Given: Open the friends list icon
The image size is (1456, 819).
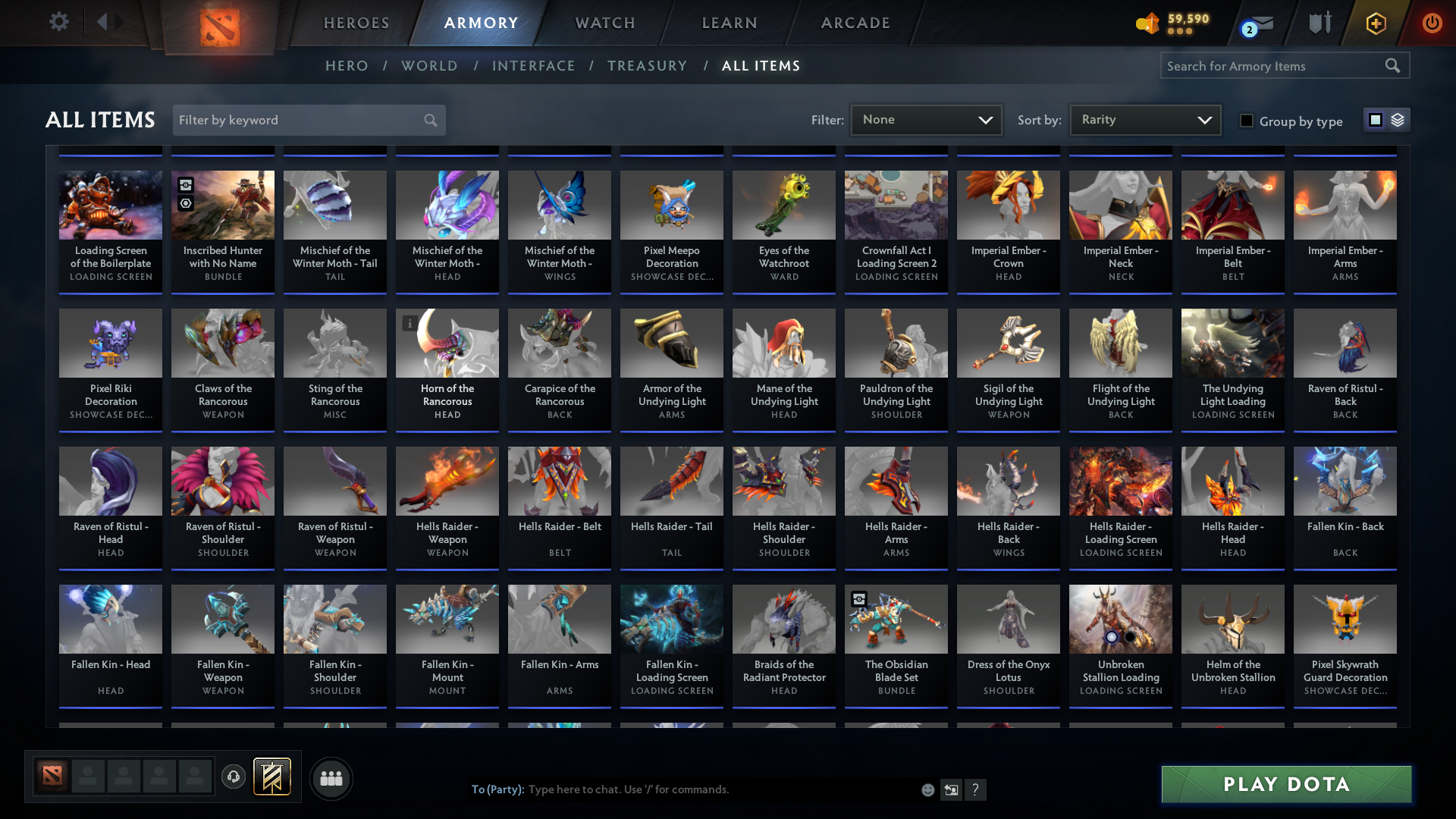Looking at the screenshot, I should click(x=331, y=778).
